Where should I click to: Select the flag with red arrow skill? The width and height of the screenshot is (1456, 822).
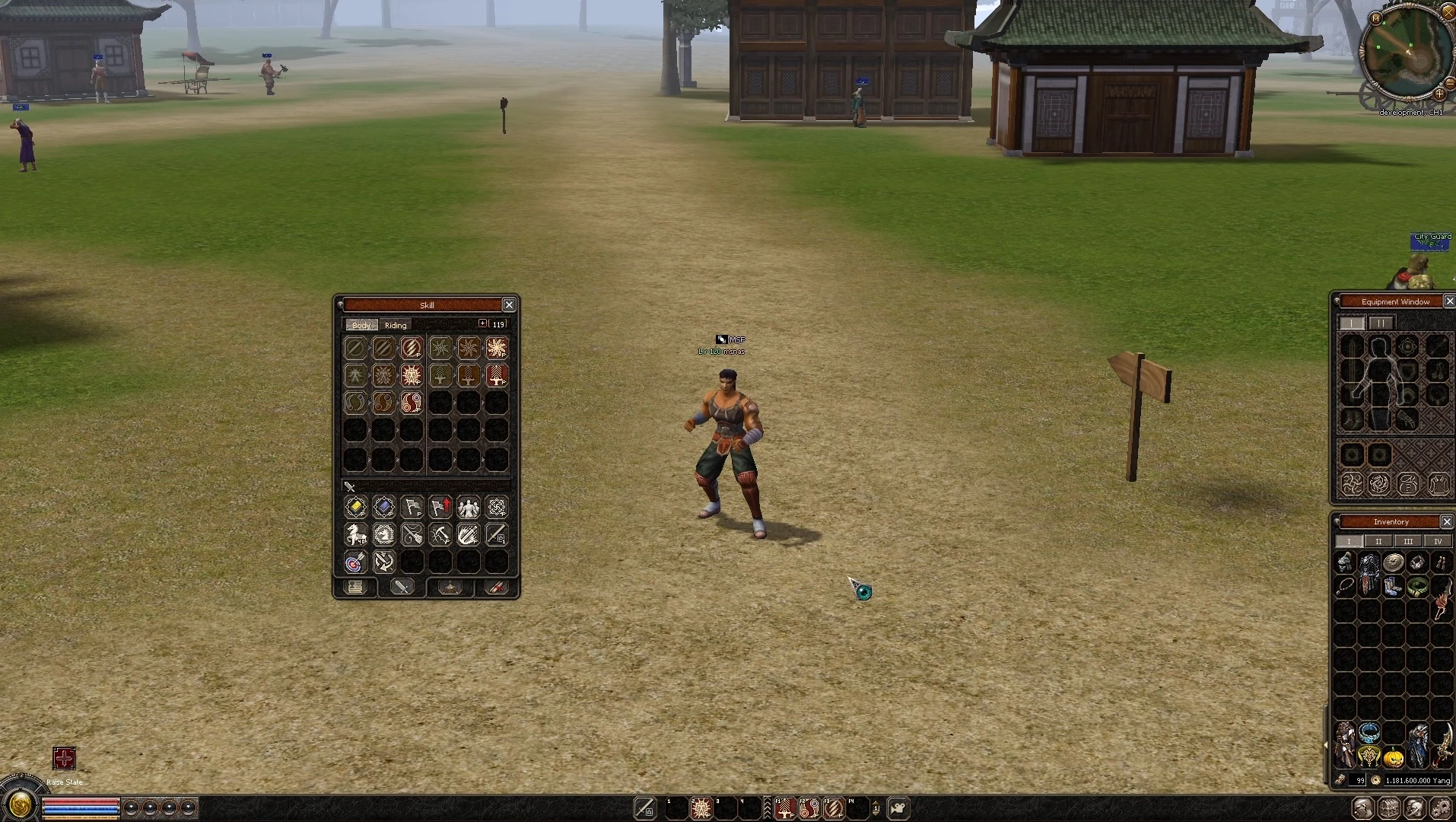tap(440, 507)
